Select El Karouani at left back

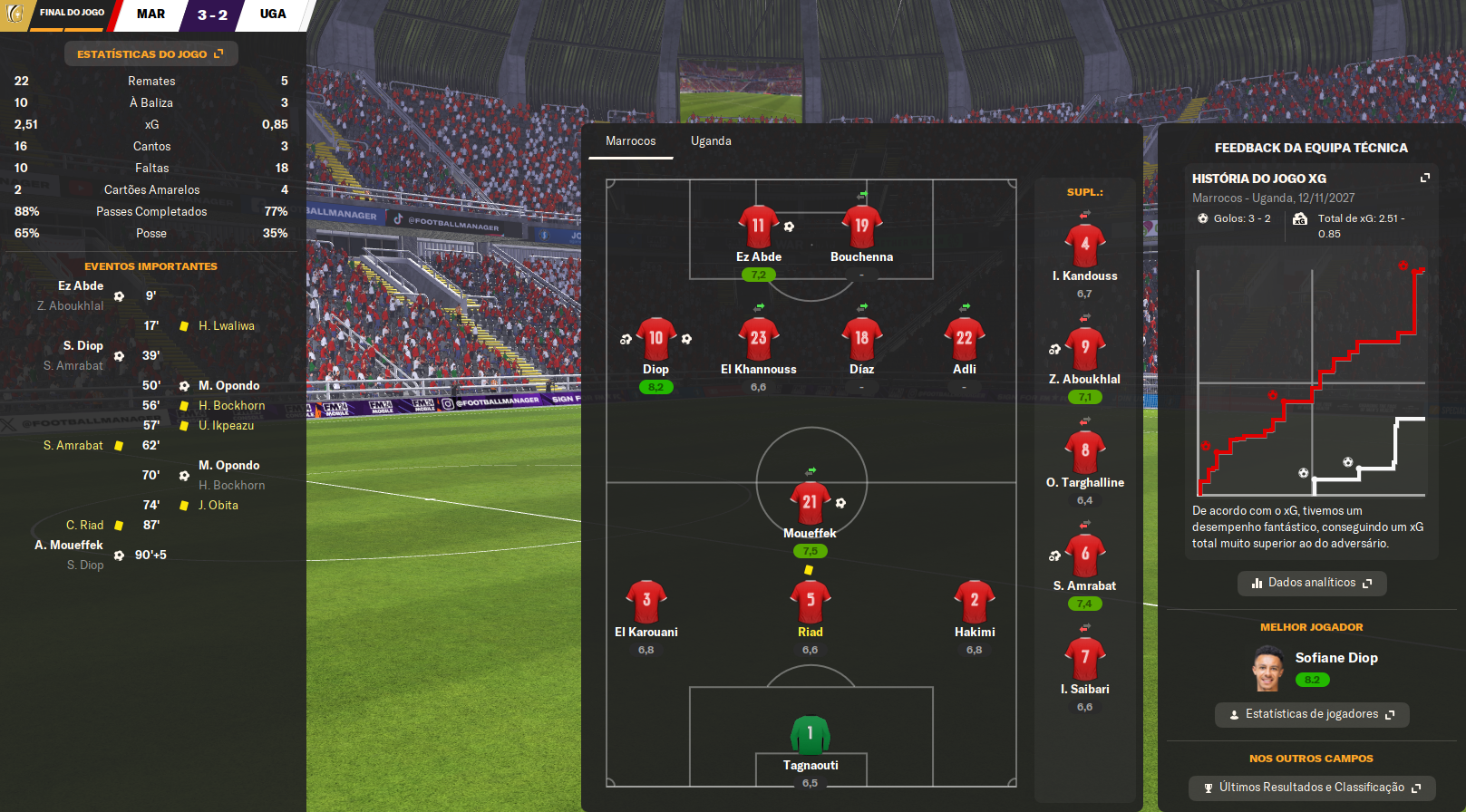pyautogui.click(x=646, y=601)
